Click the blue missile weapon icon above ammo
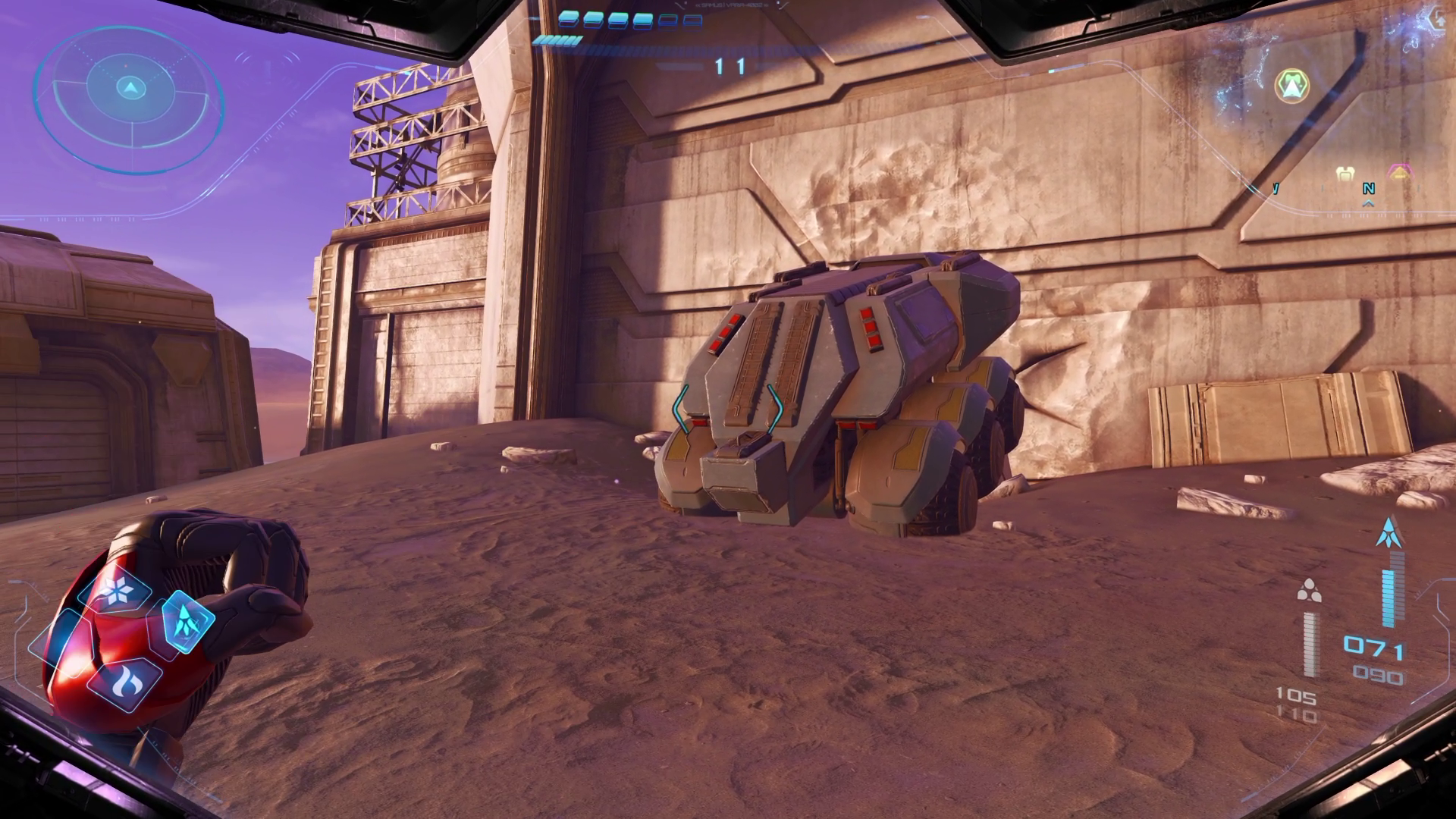This screenshot has height=819, width=1456. point(1389,533)
